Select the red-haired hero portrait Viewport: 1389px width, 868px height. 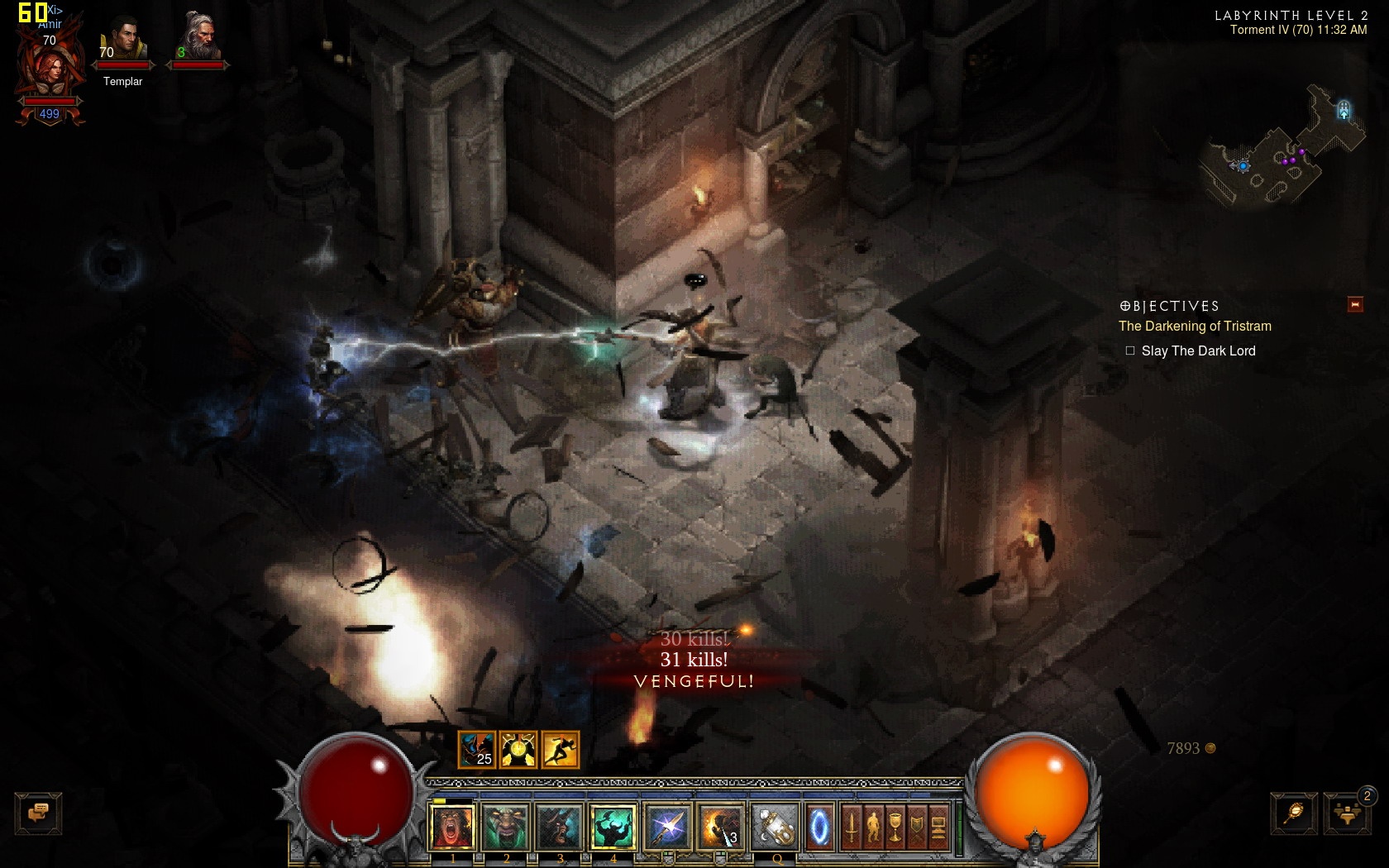click(50, 70)
